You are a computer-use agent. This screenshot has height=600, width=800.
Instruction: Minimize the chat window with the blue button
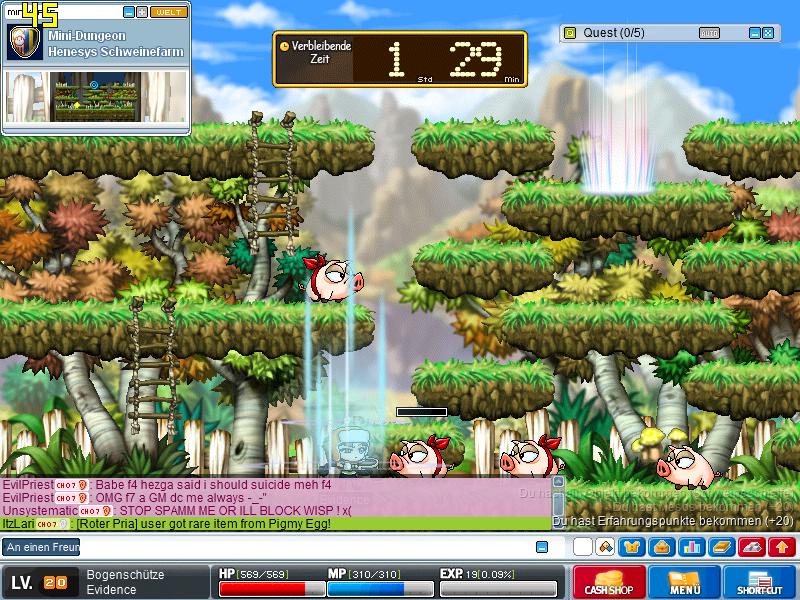pos(542,547)
